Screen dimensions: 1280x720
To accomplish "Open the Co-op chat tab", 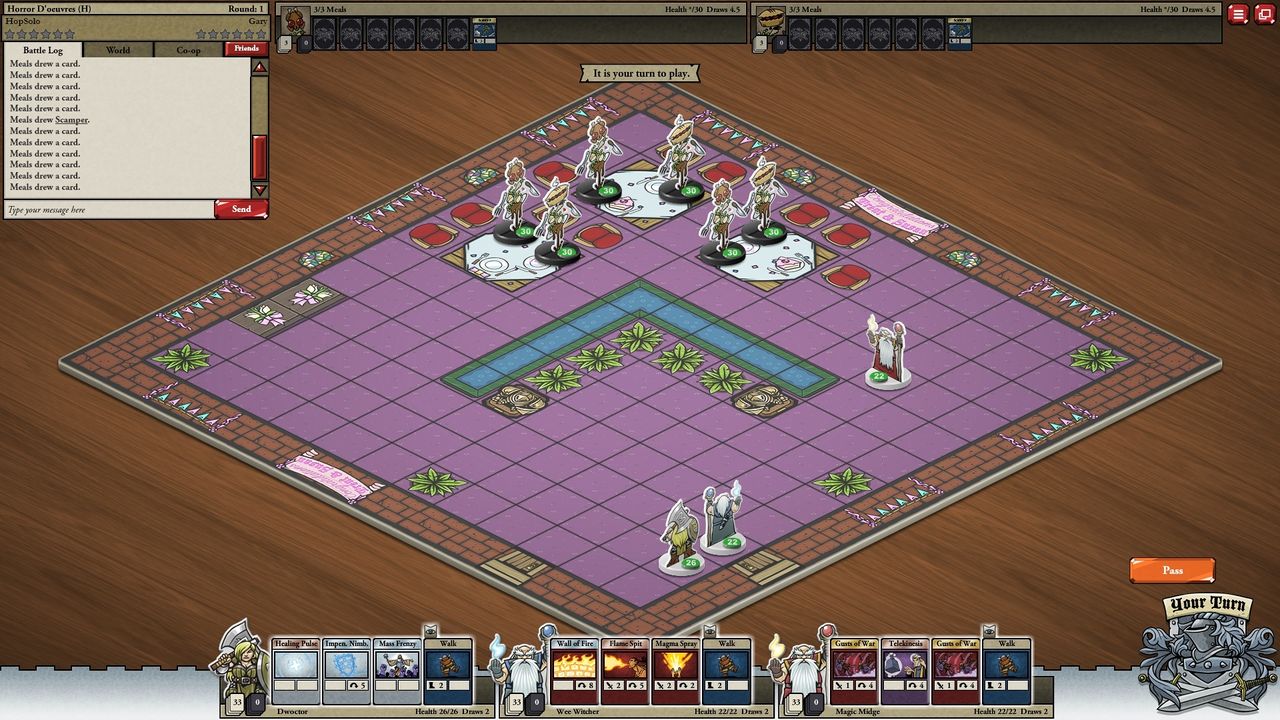I will coord(188,50).
